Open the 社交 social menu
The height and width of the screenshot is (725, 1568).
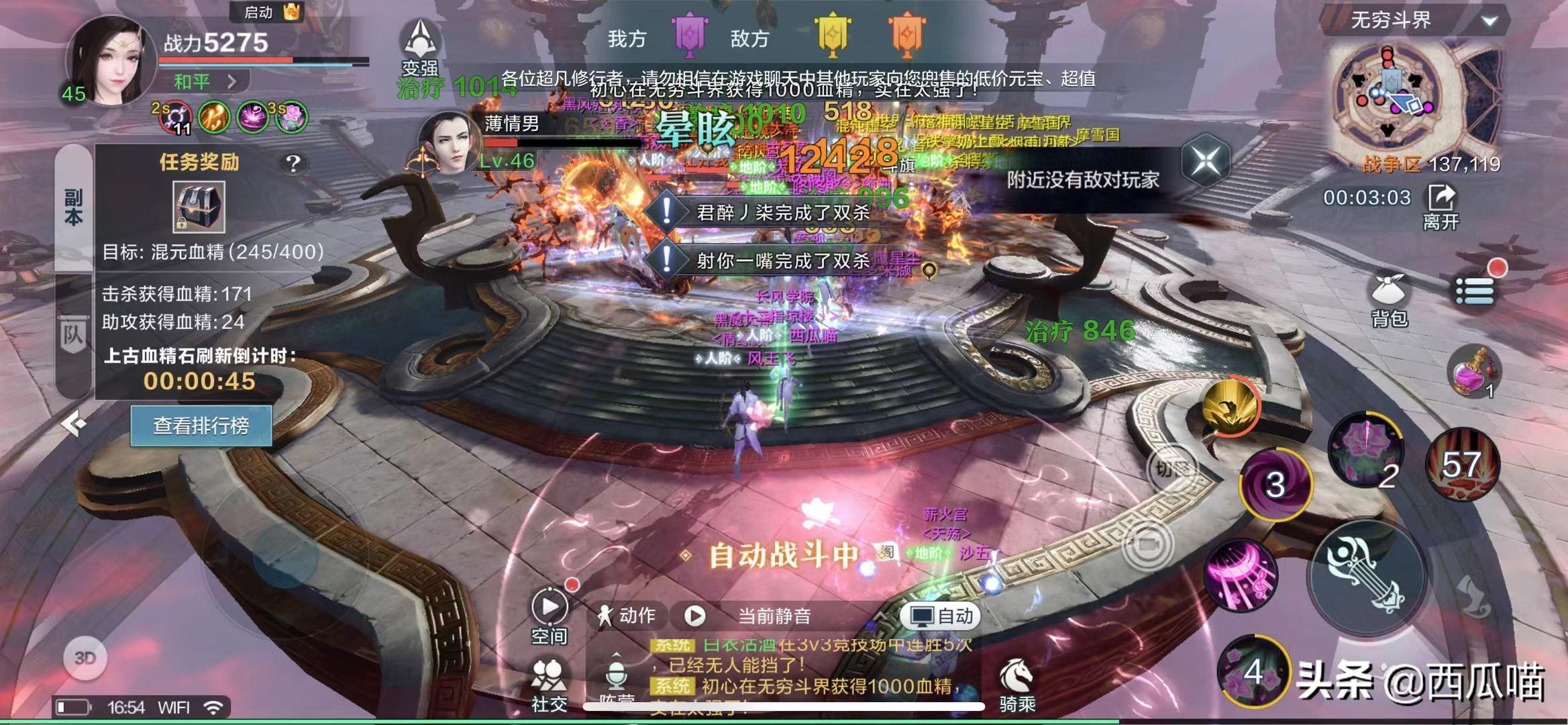pyautogui.click(x=549, y=685)
